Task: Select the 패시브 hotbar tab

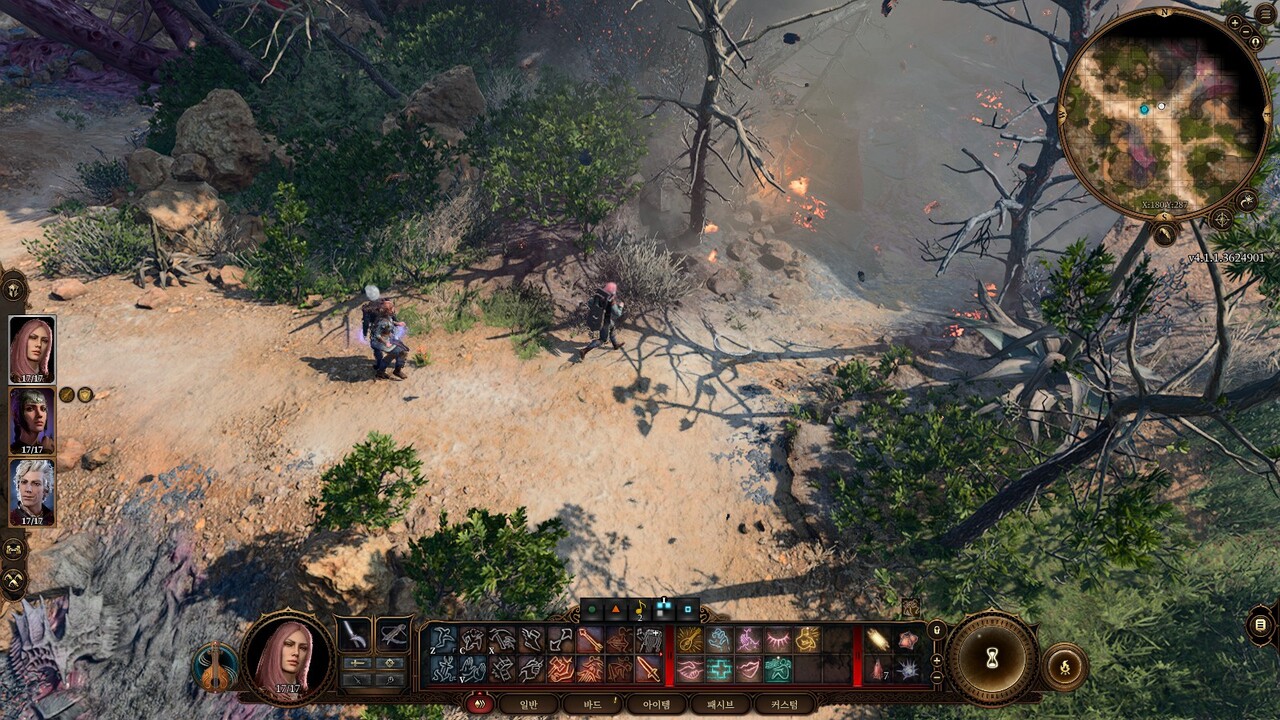Action: (x=720, y=704)
